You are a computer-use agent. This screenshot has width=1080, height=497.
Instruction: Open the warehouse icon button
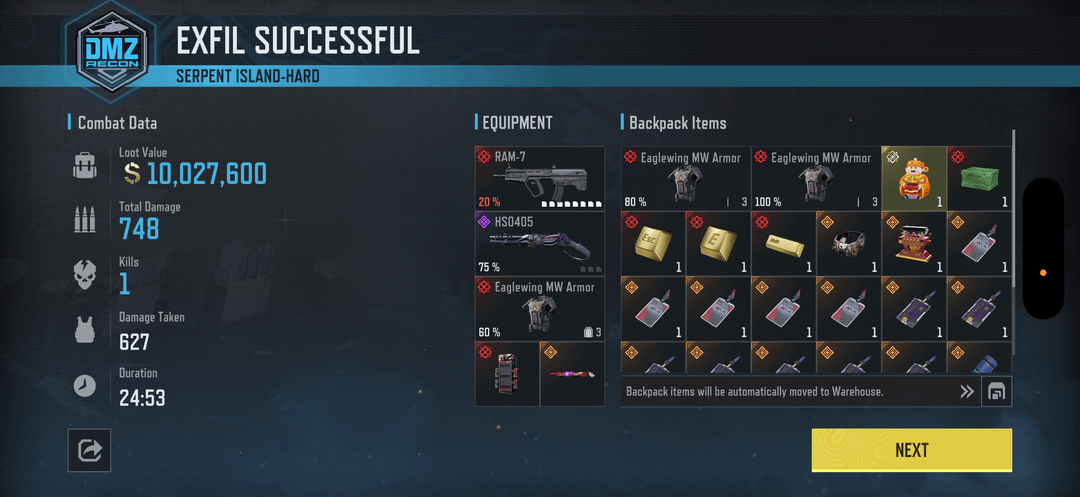(x=996, y=392)
